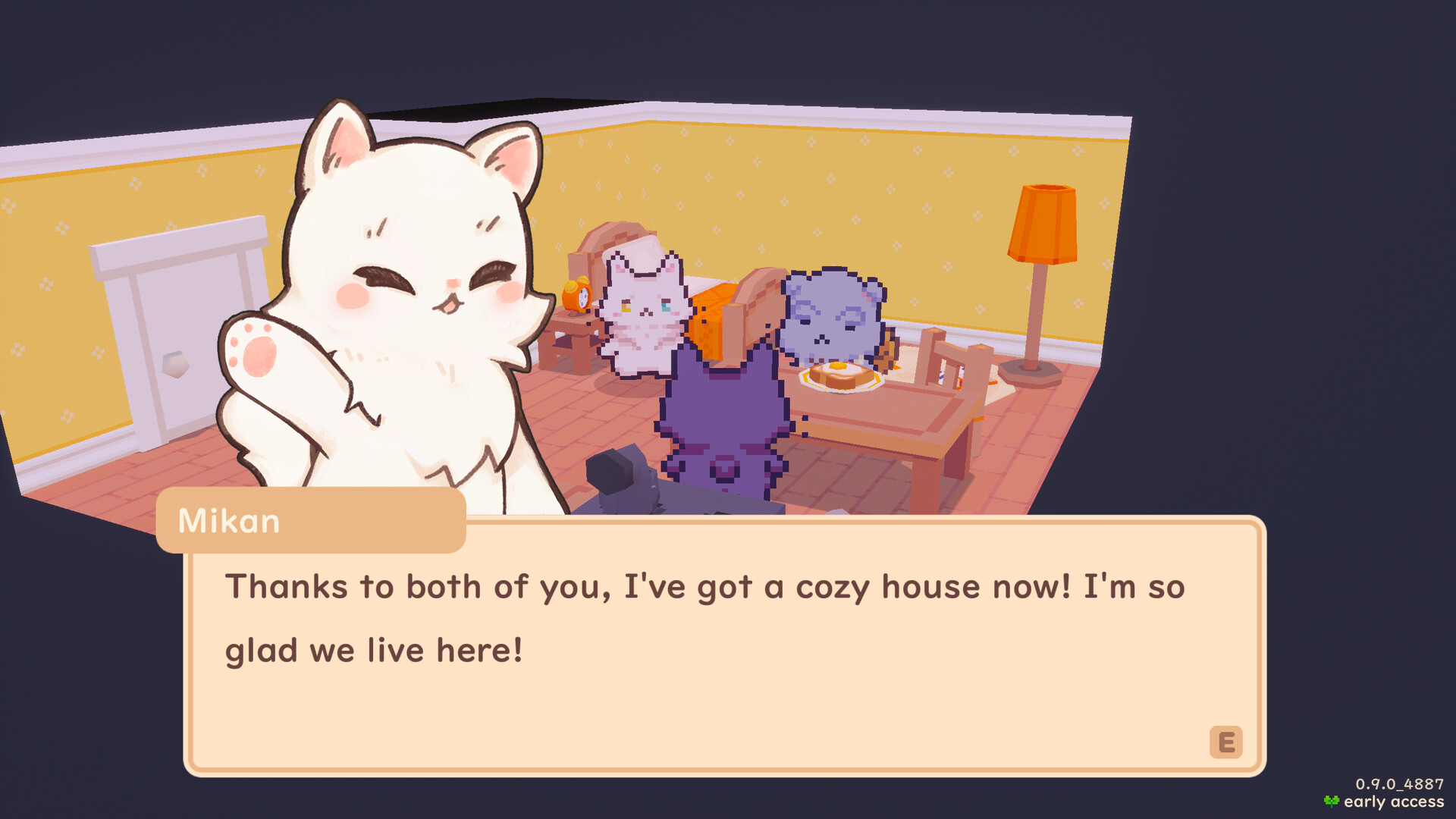Click the green sprout early access icon
The height and width of the screenshot is (819, 1456).
click(x=1332, y=800)
